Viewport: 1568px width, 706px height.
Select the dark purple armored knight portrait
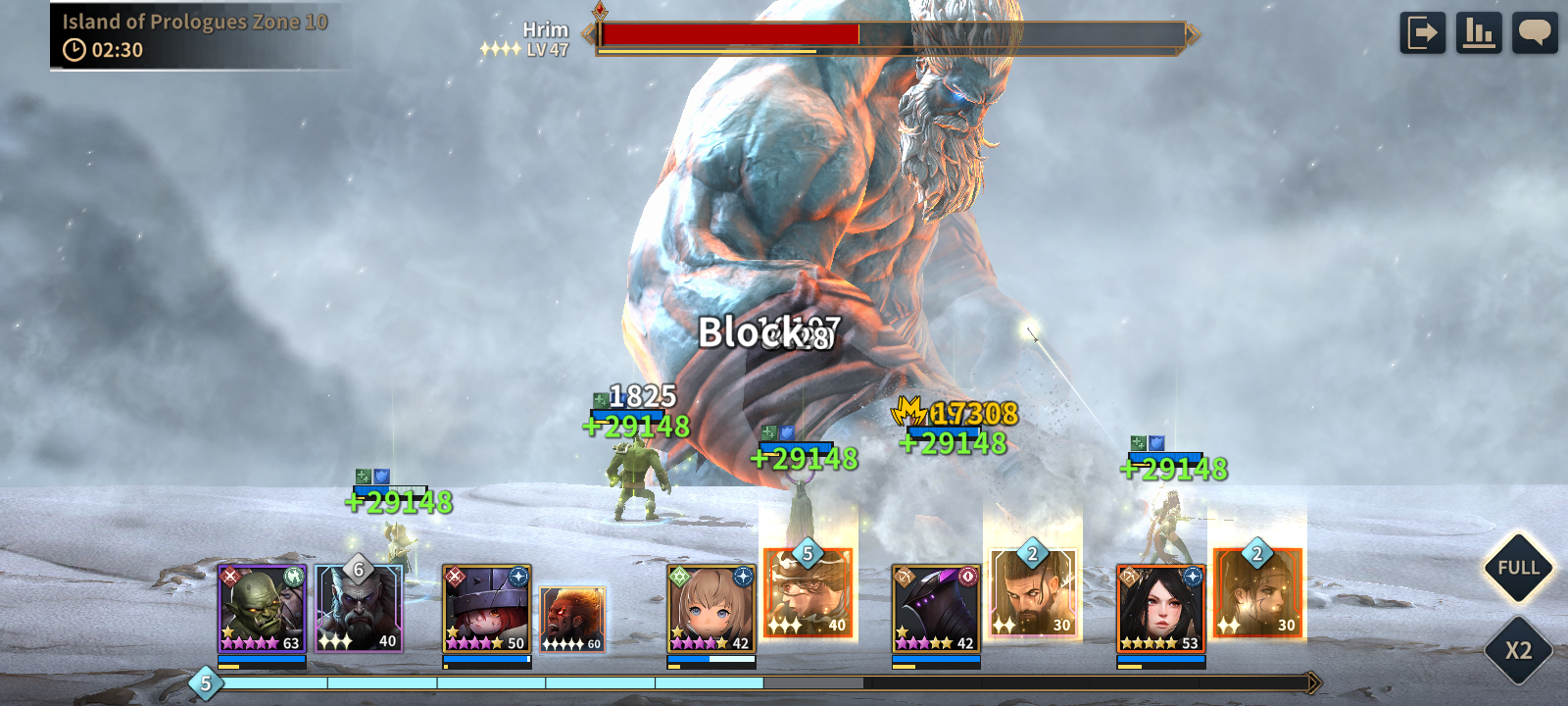[x=936, y=609]
